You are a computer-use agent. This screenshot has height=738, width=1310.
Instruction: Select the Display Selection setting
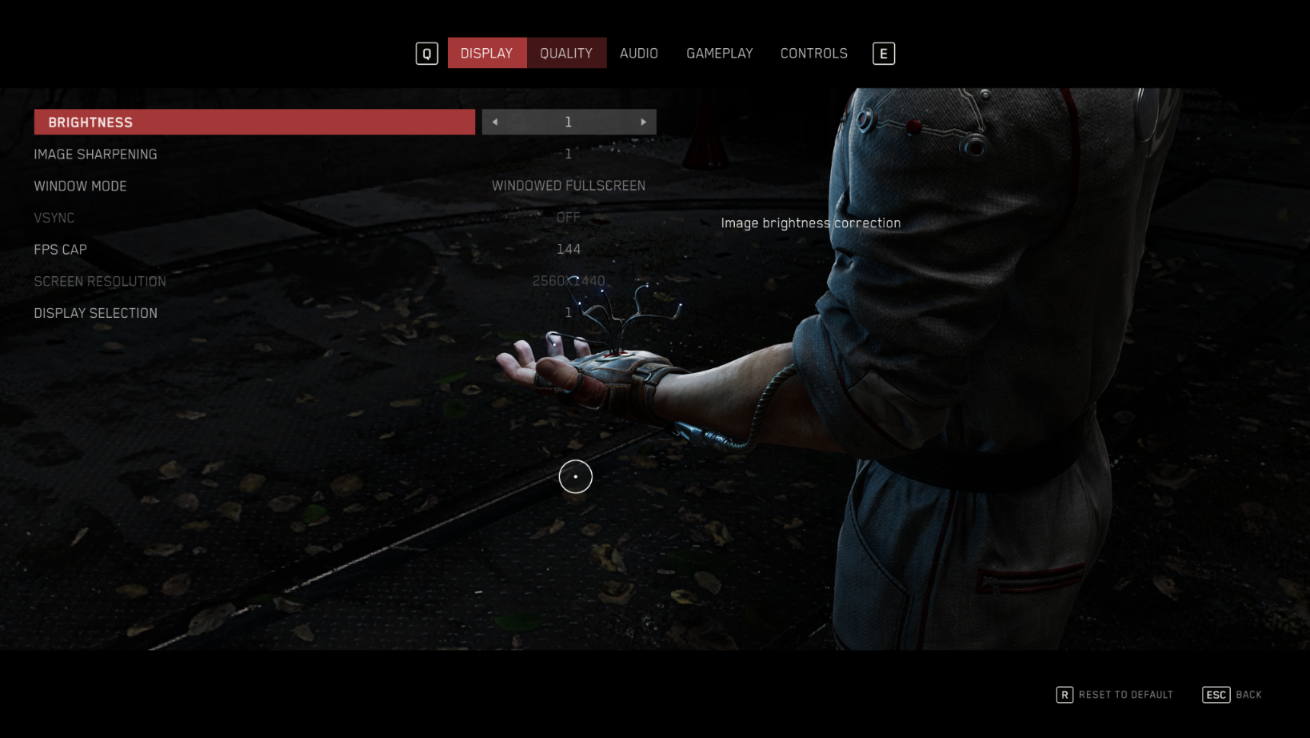tap(96, 313)
